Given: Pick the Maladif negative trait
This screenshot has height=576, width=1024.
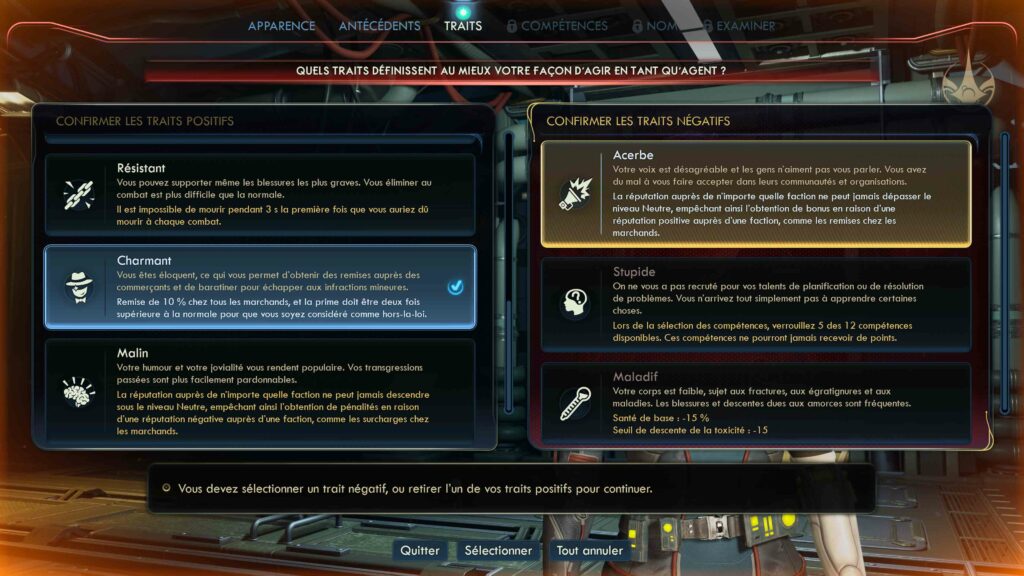Looking at the screenshot, I should tap(755, 404).
